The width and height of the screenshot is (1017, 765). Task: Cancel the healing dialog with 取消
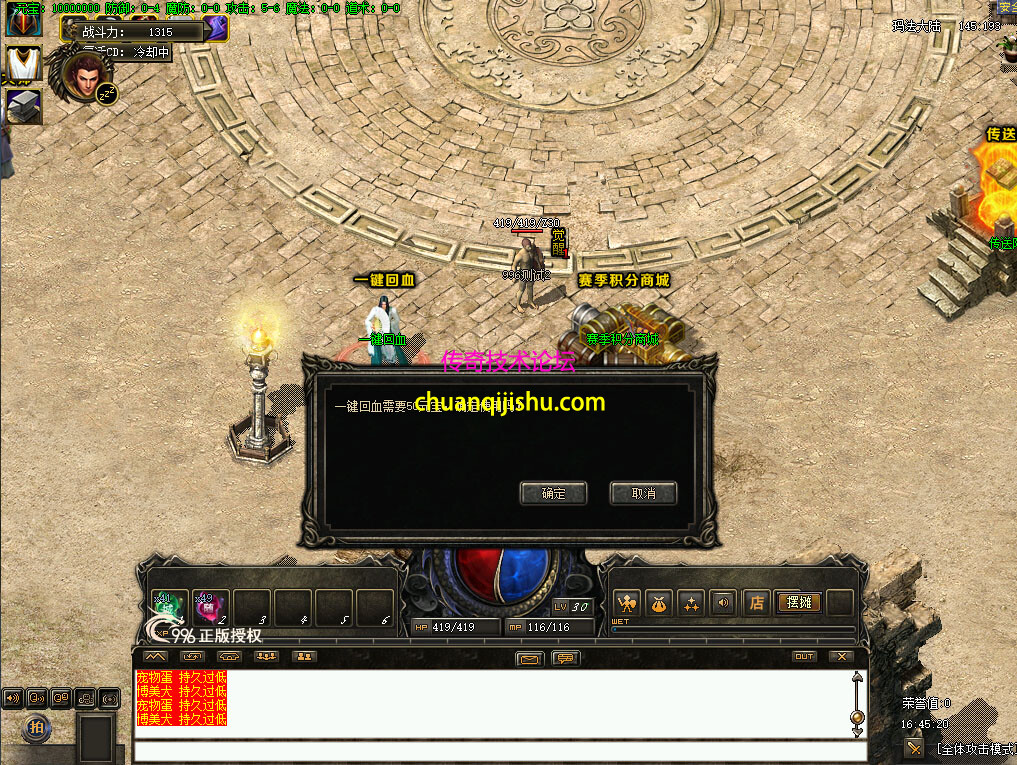click(x=643, y=493)
